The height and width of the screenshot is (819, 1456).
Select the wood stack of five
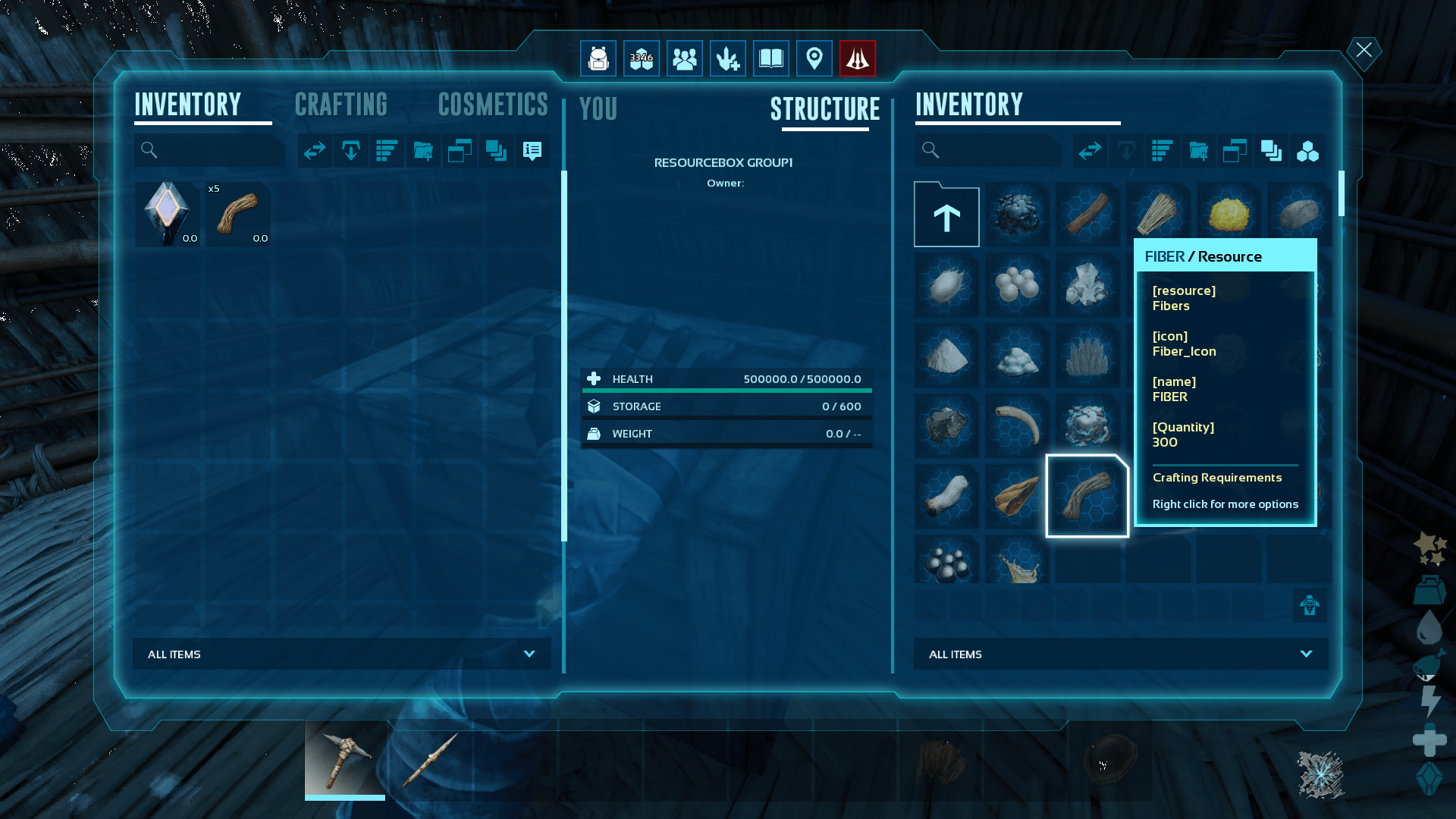[x=238, y=214]
